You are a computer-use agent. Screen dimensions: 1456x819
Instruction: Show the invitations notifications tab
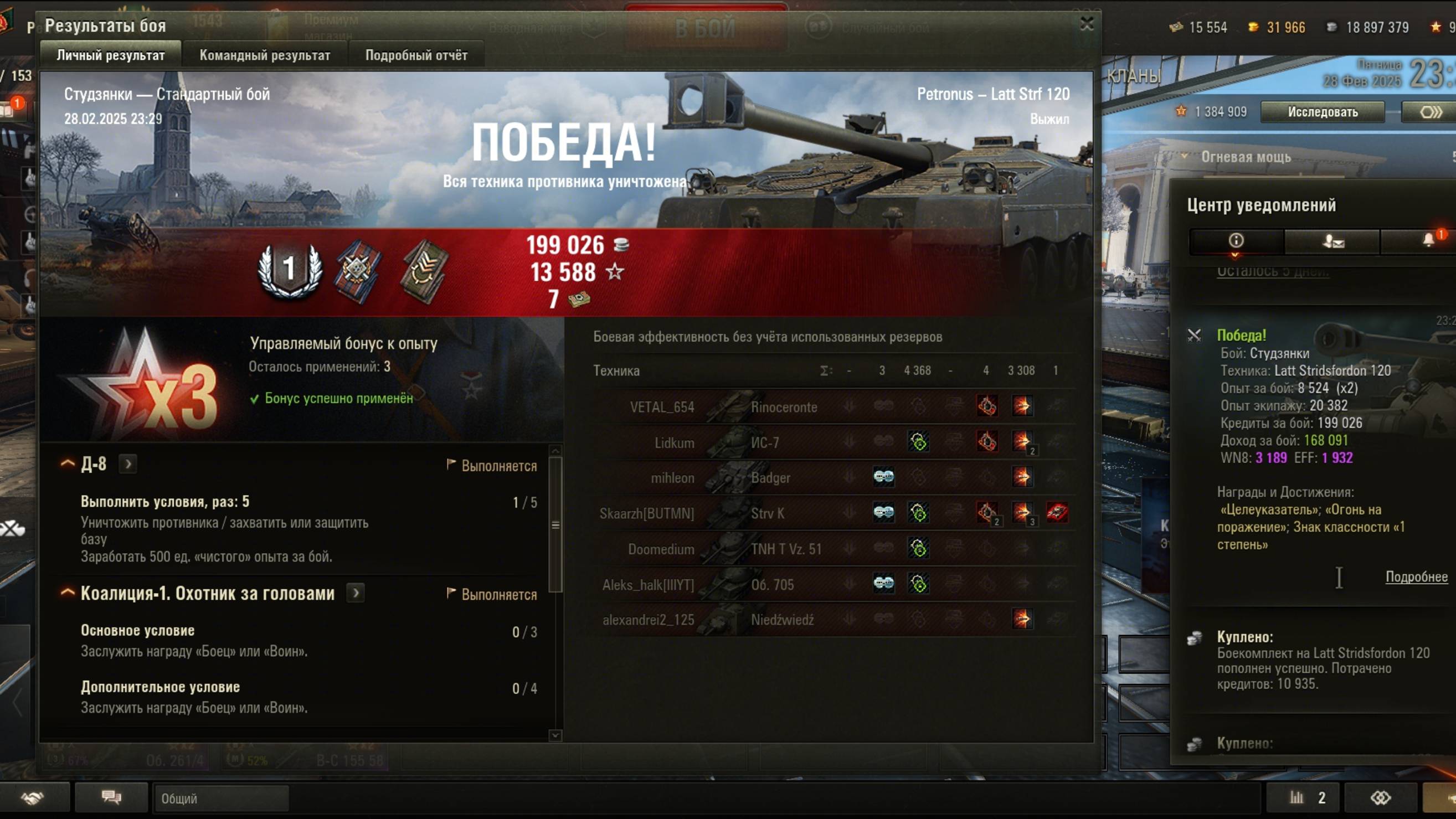[x=1333, y=241]
